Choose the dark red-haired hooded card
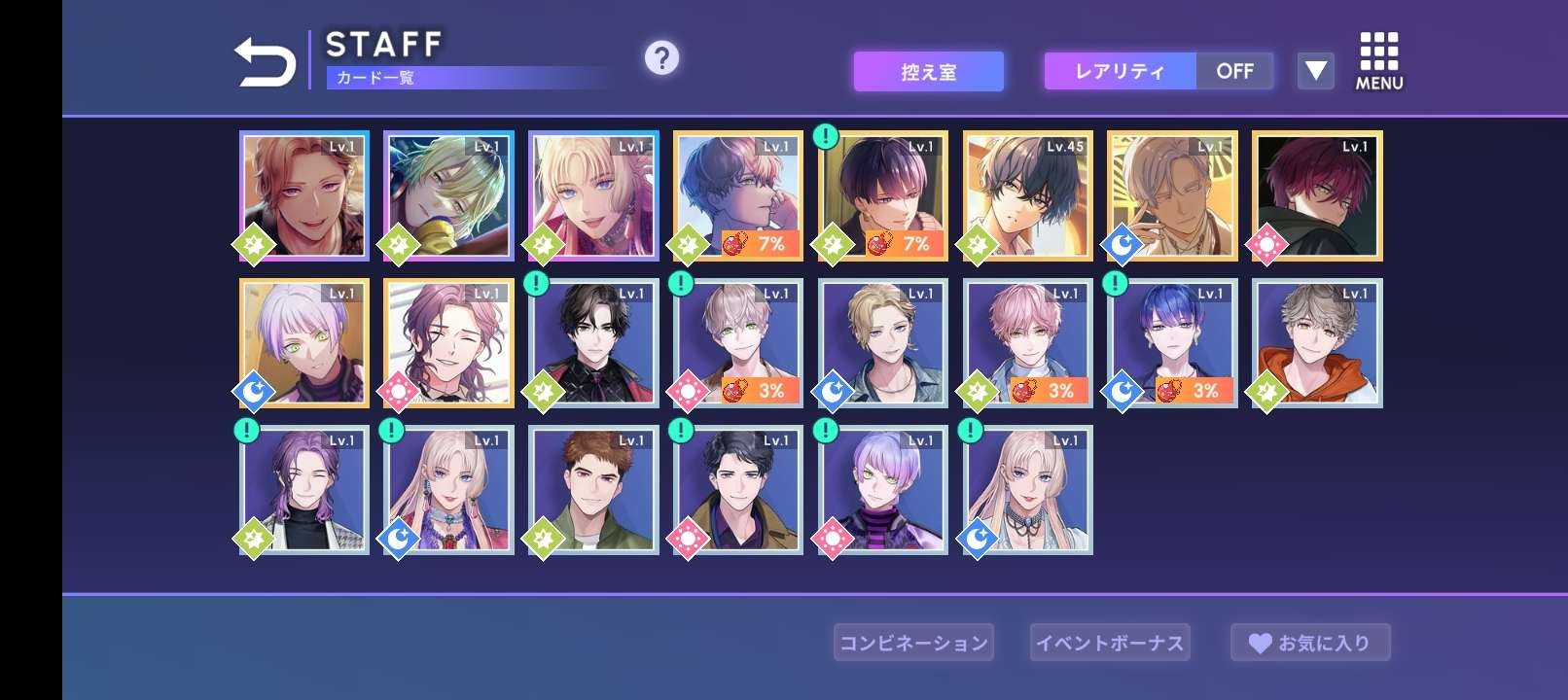Screen dimensions: 1568x700 pos(1317,196)
